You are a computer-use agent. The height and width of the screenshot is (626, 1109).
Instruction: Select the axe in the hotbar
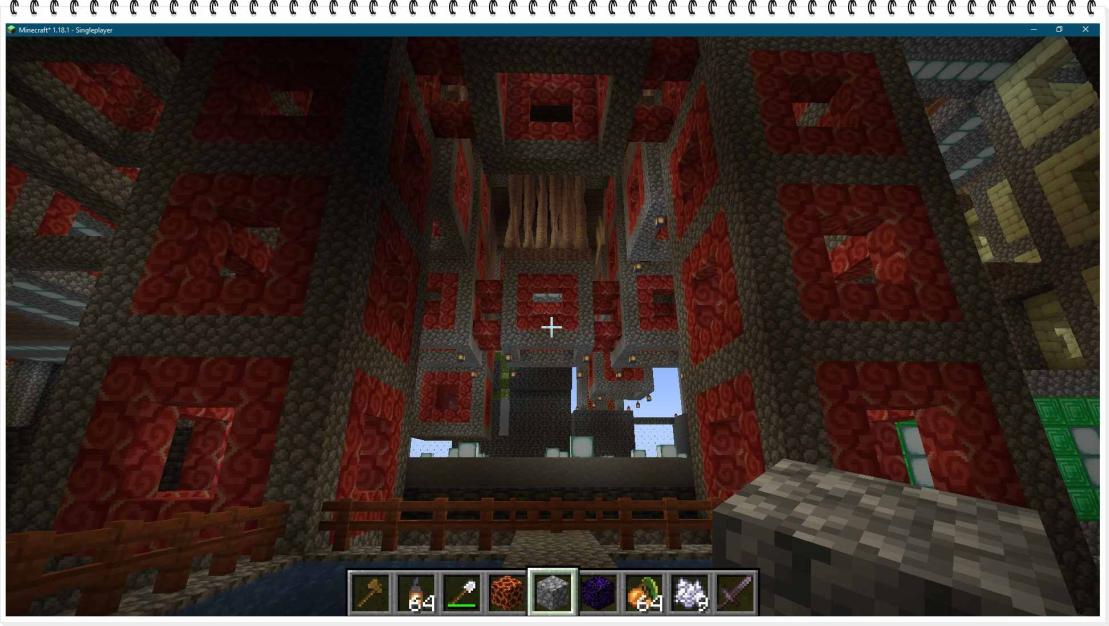click(369, 593)
